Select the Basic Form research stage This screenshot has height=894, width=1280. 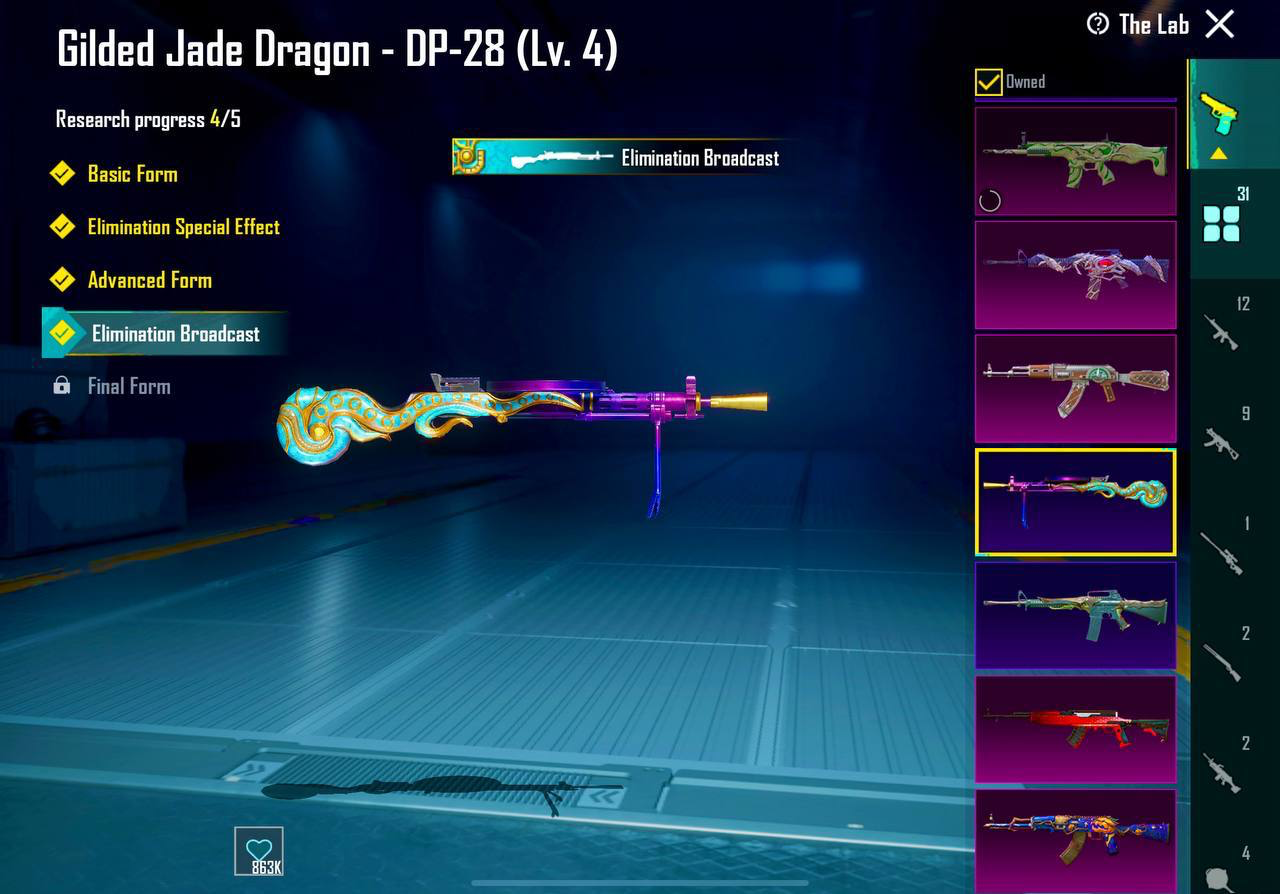[132, 174]
